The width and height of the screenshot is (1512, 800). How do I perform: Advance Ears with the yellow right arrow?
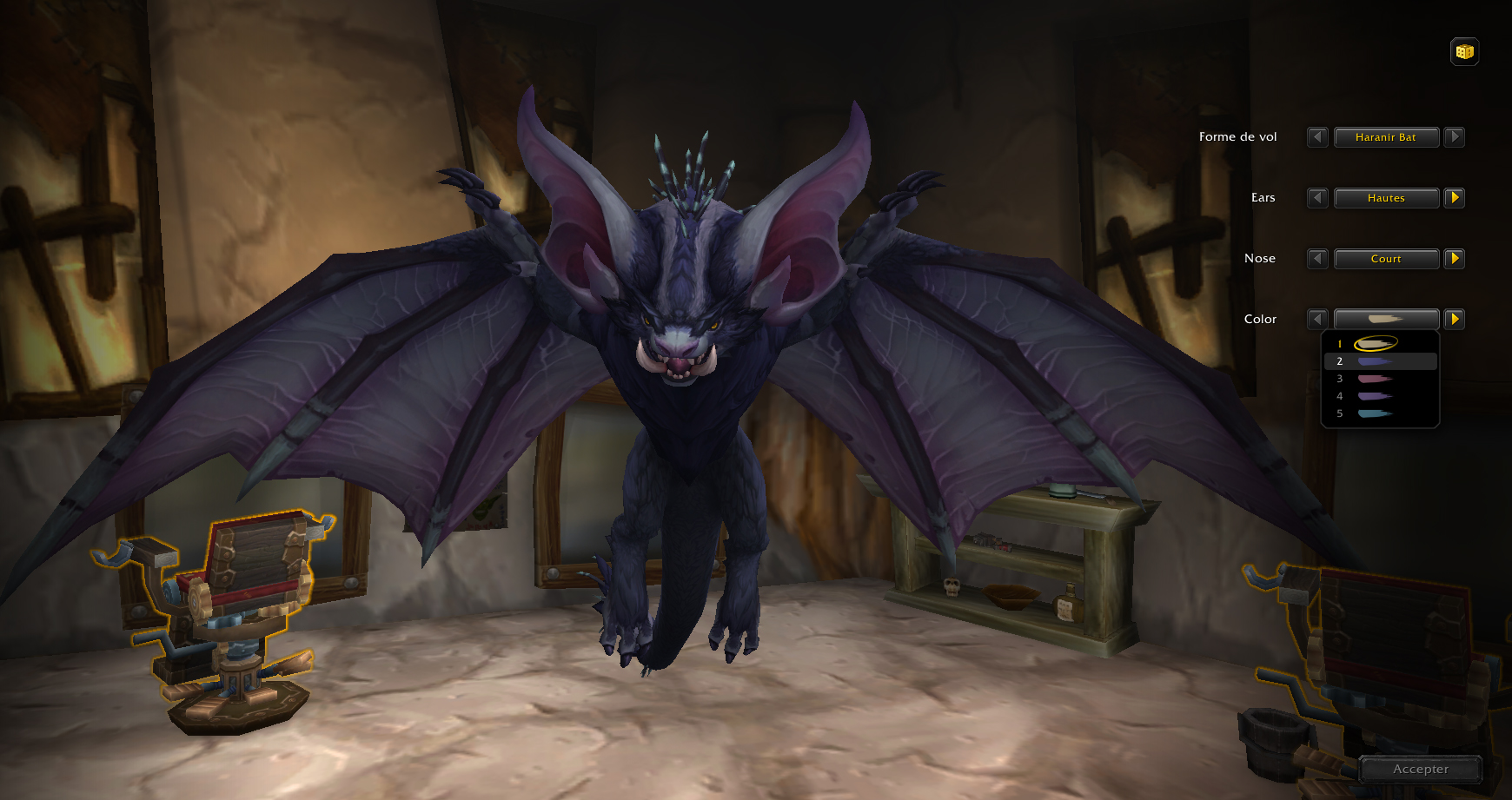(x=1456, y=198)
